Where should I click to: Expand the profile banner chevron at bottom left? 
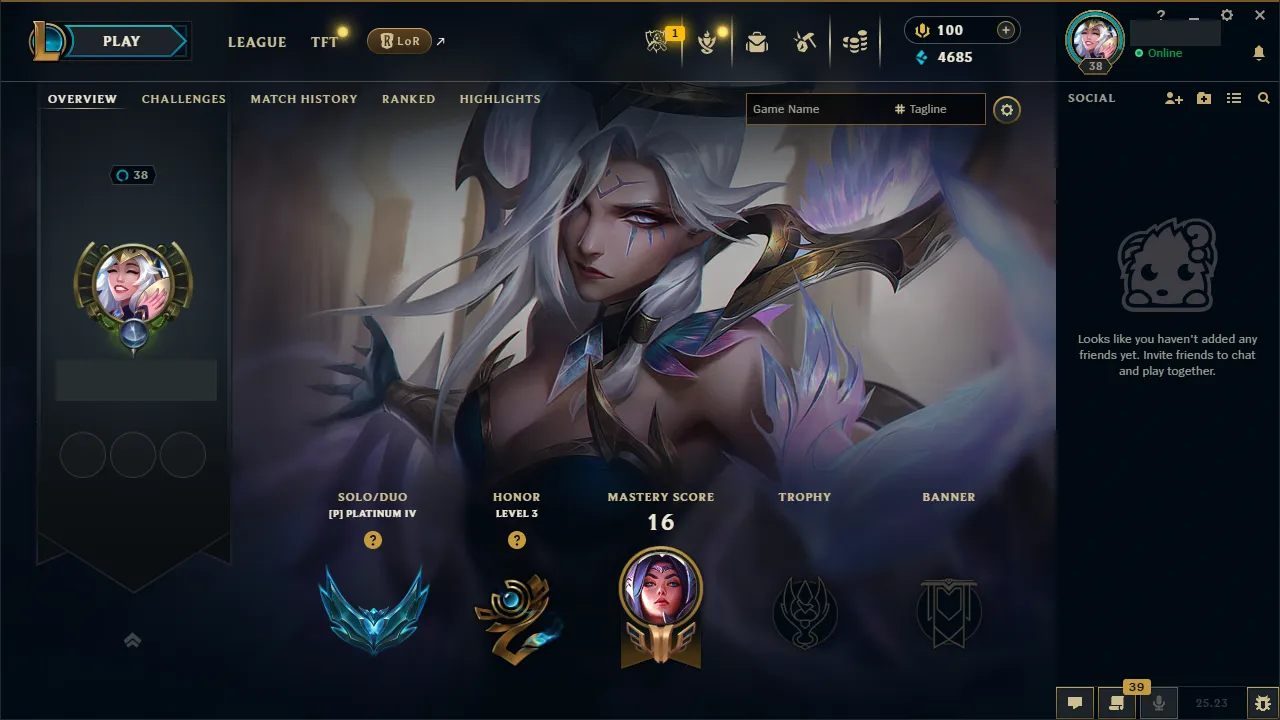pos(133,640)
